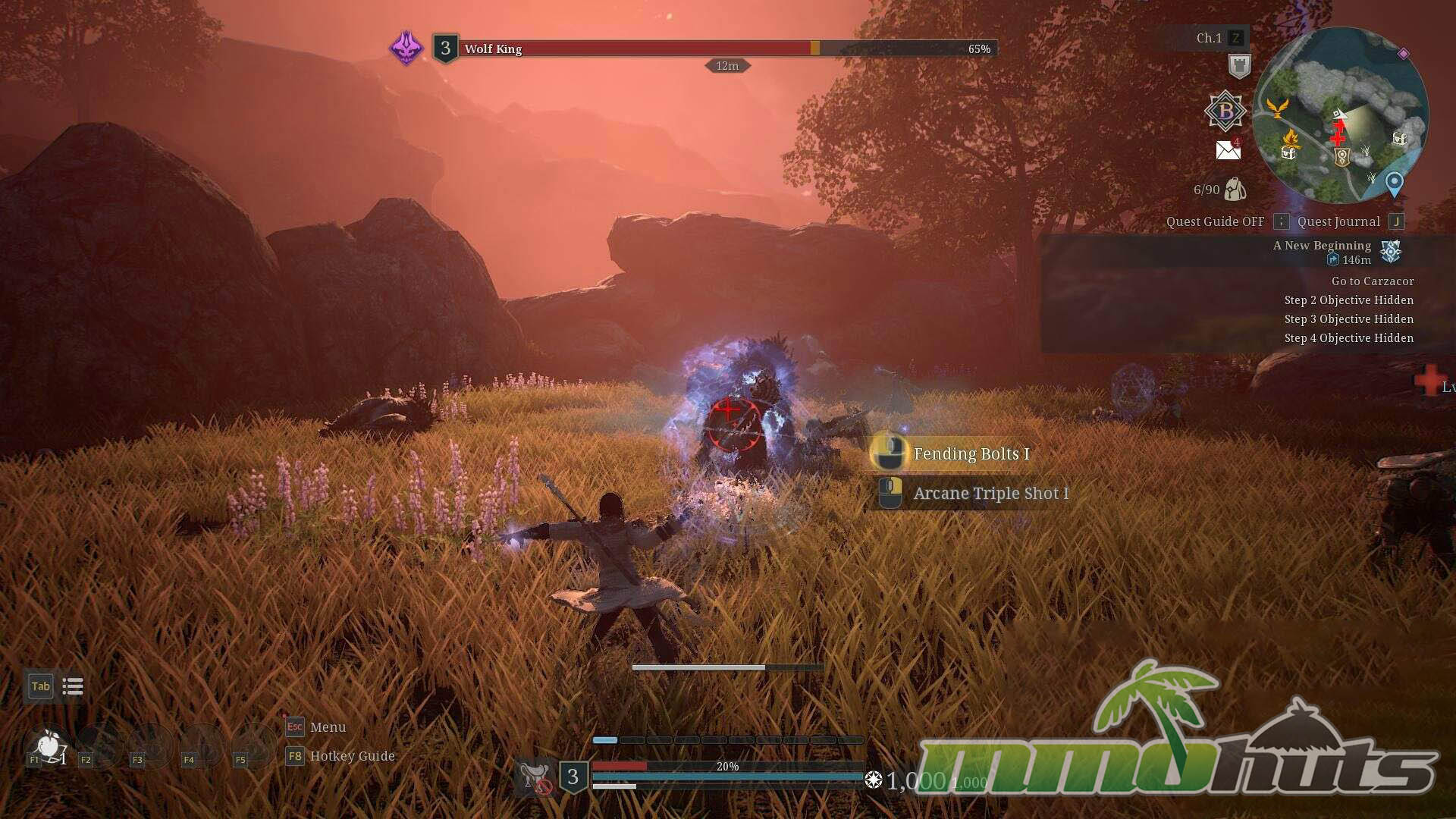Select the Arcane Triple Shot I skill
Screen dimensions: 1456x819
point(990,494)
